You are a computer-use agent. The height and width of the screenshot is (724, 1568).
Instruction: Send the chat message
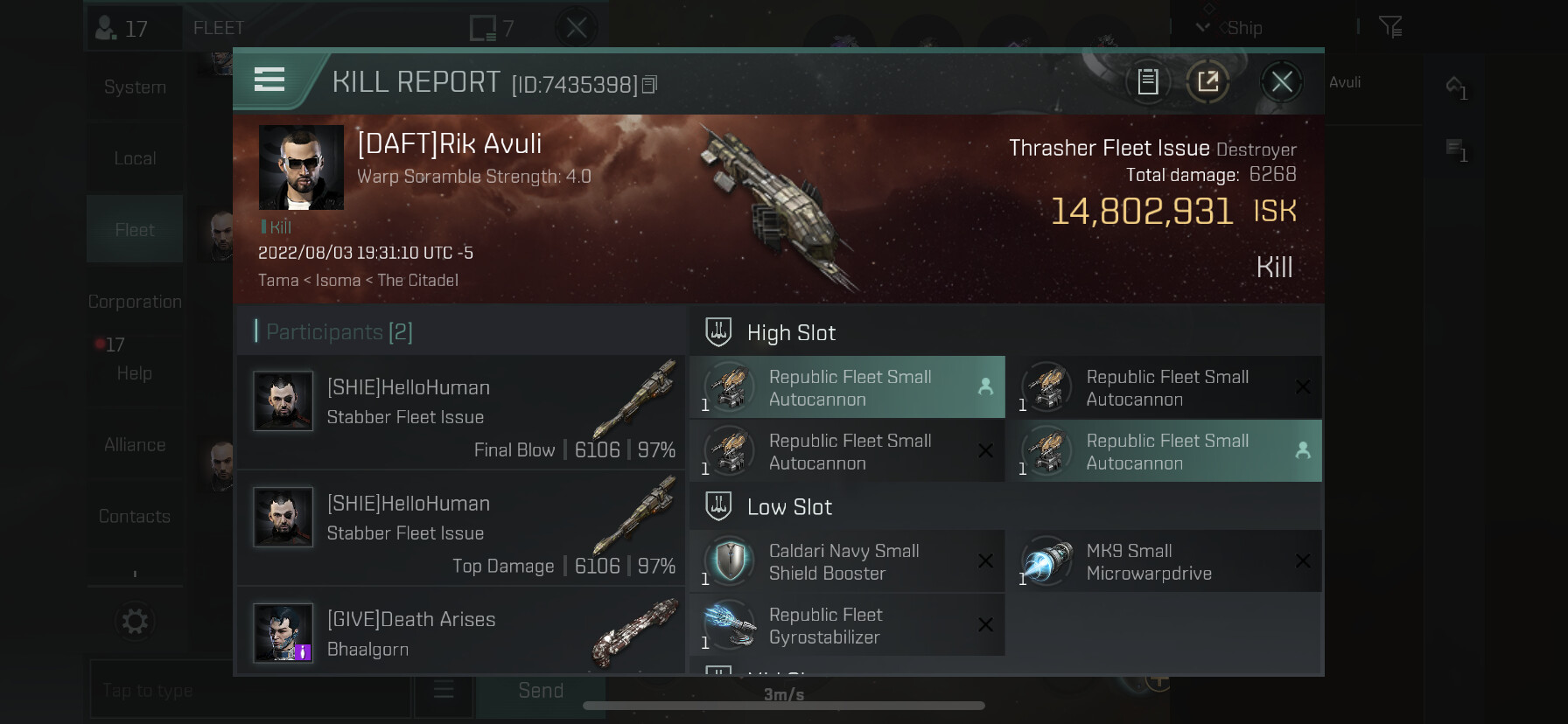coord(540,691)
